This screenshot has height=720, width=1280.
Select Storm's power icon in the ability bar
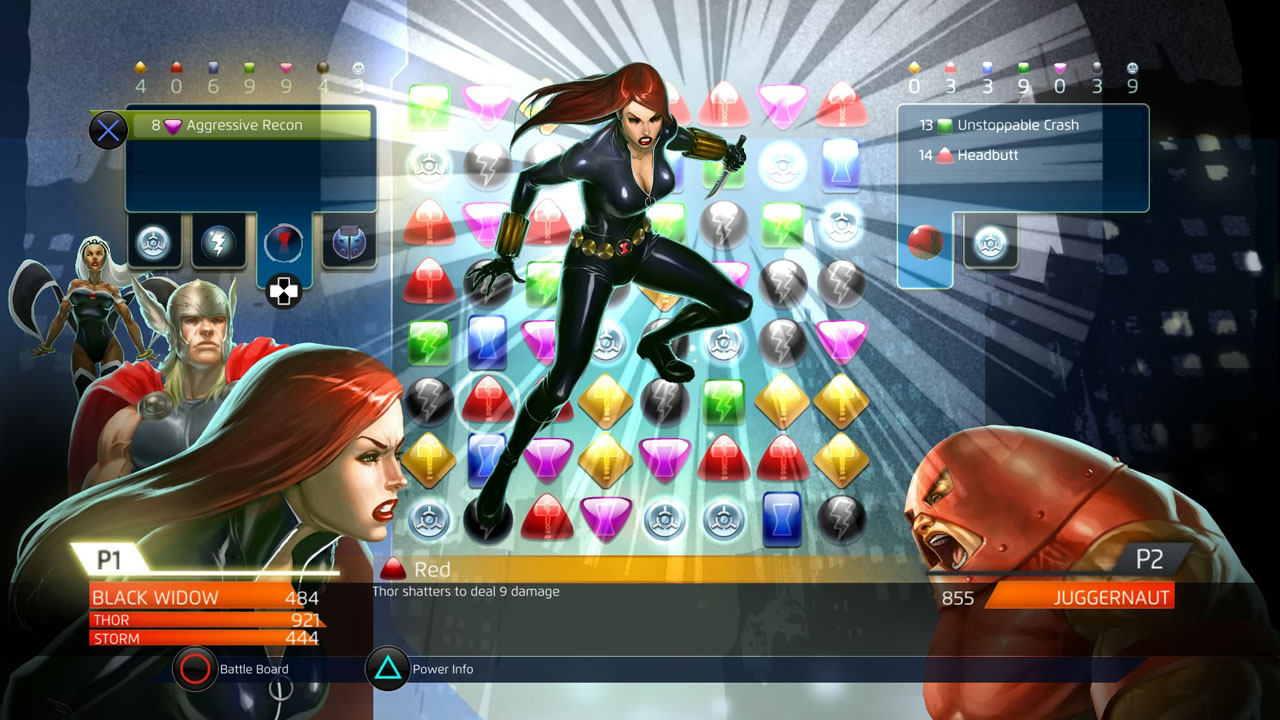tap(154, 243)
